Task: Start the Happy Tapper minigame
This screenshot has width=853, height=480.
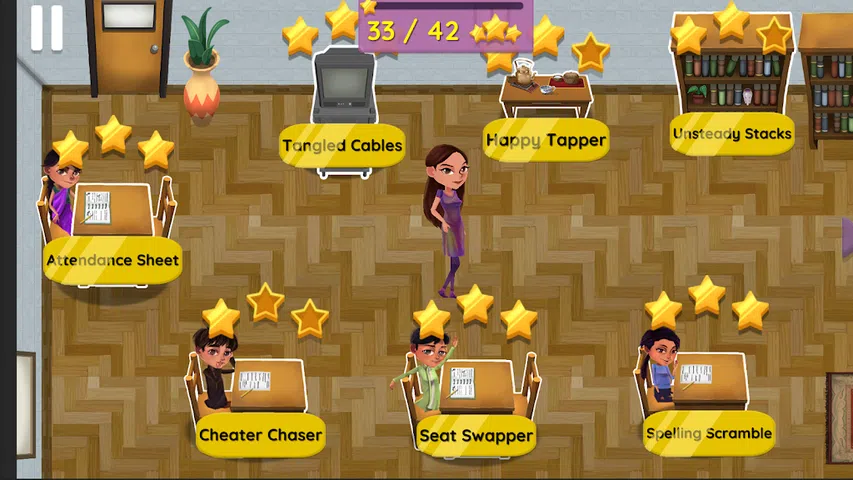Action: point(546,140)
